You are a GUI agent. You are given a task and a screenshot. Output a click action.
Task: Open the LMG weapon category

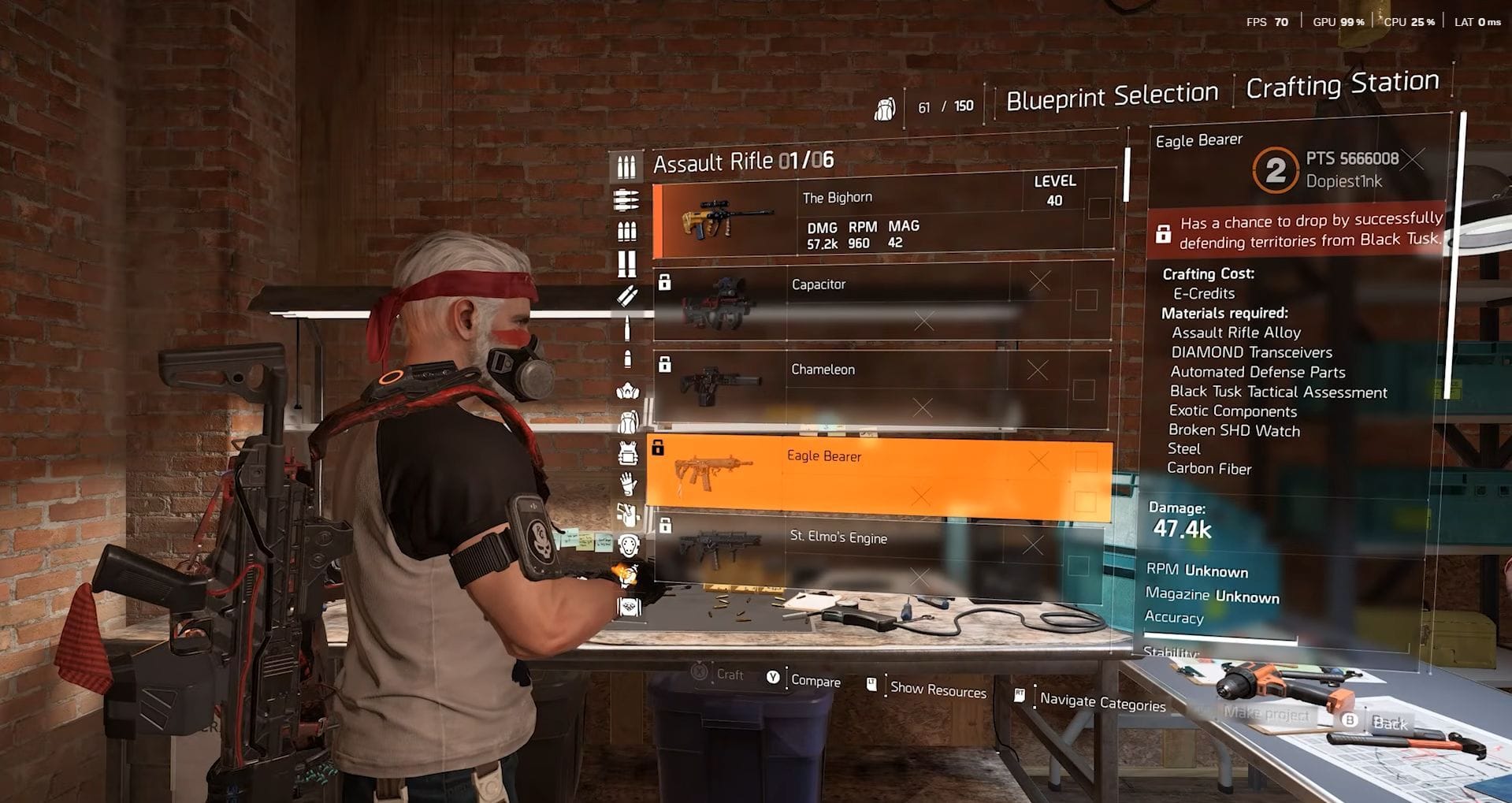626,201
